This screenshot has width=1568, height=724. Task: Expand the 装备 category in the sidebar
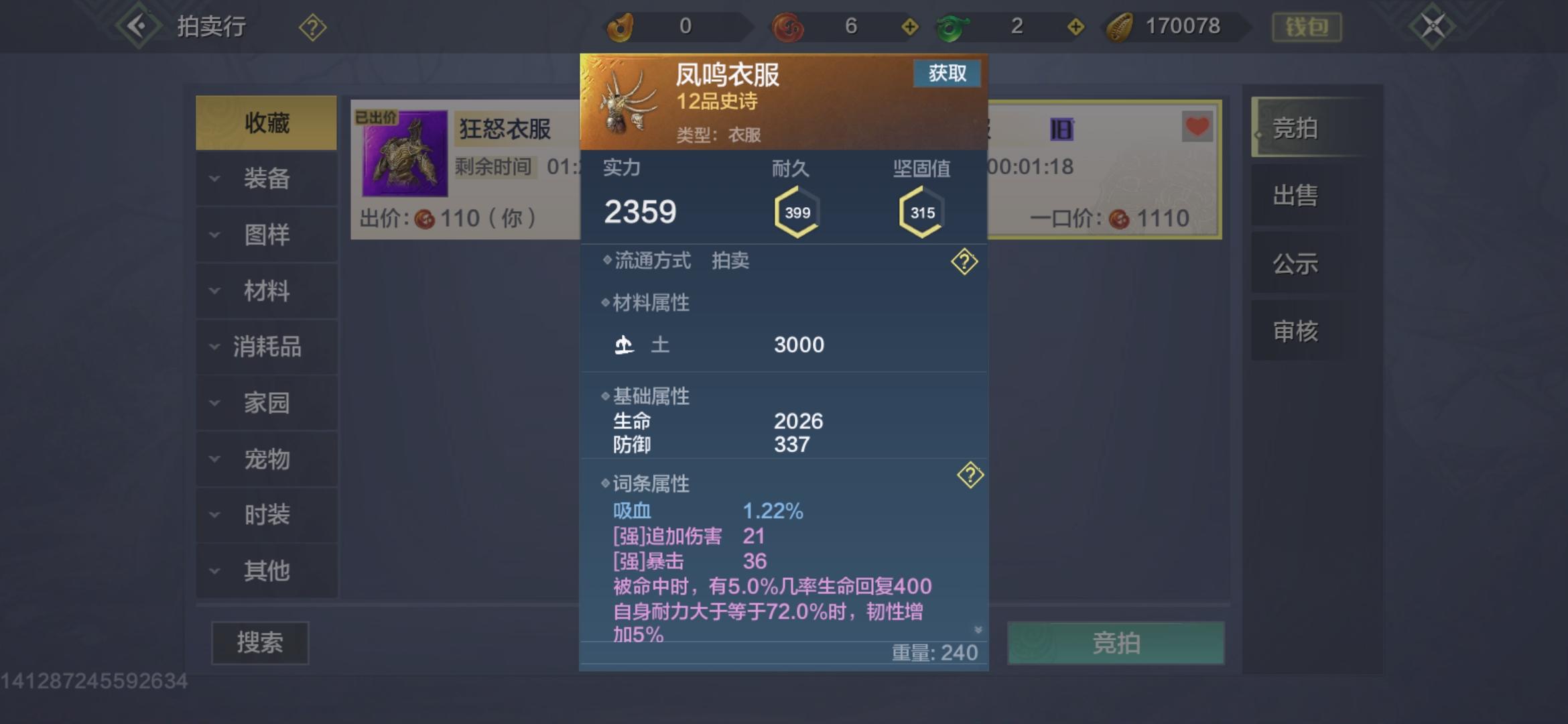267,180
